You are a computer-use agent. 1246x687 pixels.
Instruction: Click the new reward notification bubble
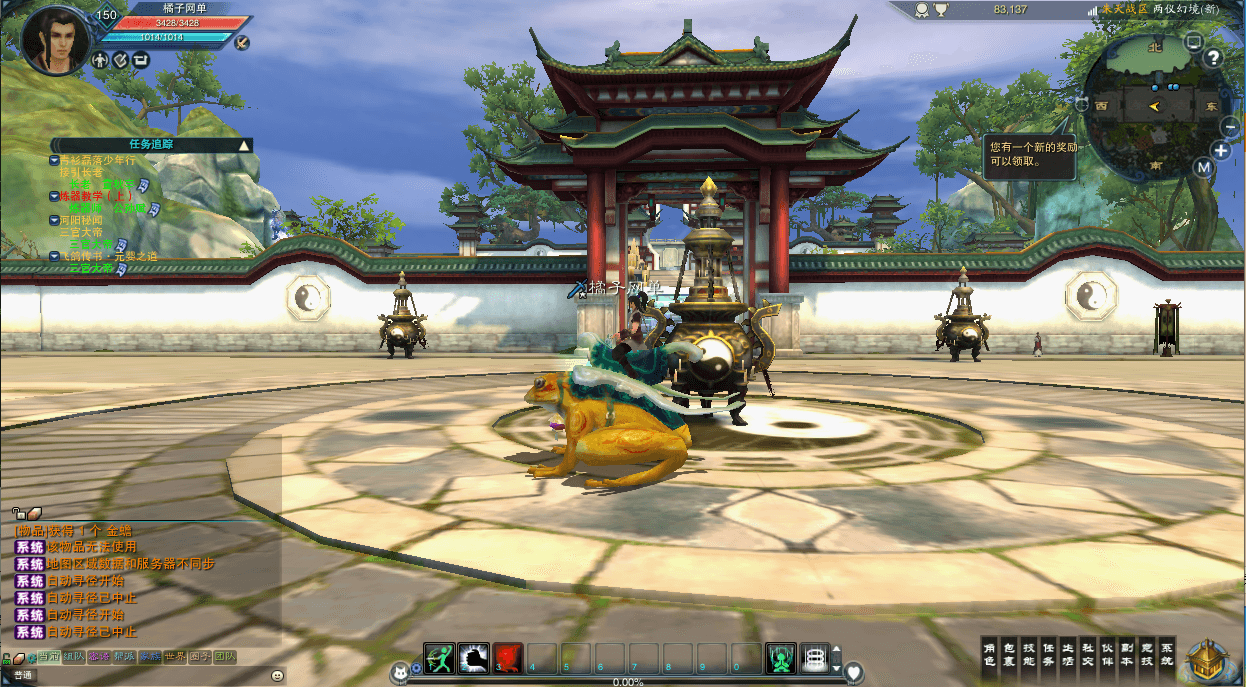coord(1030,157)
